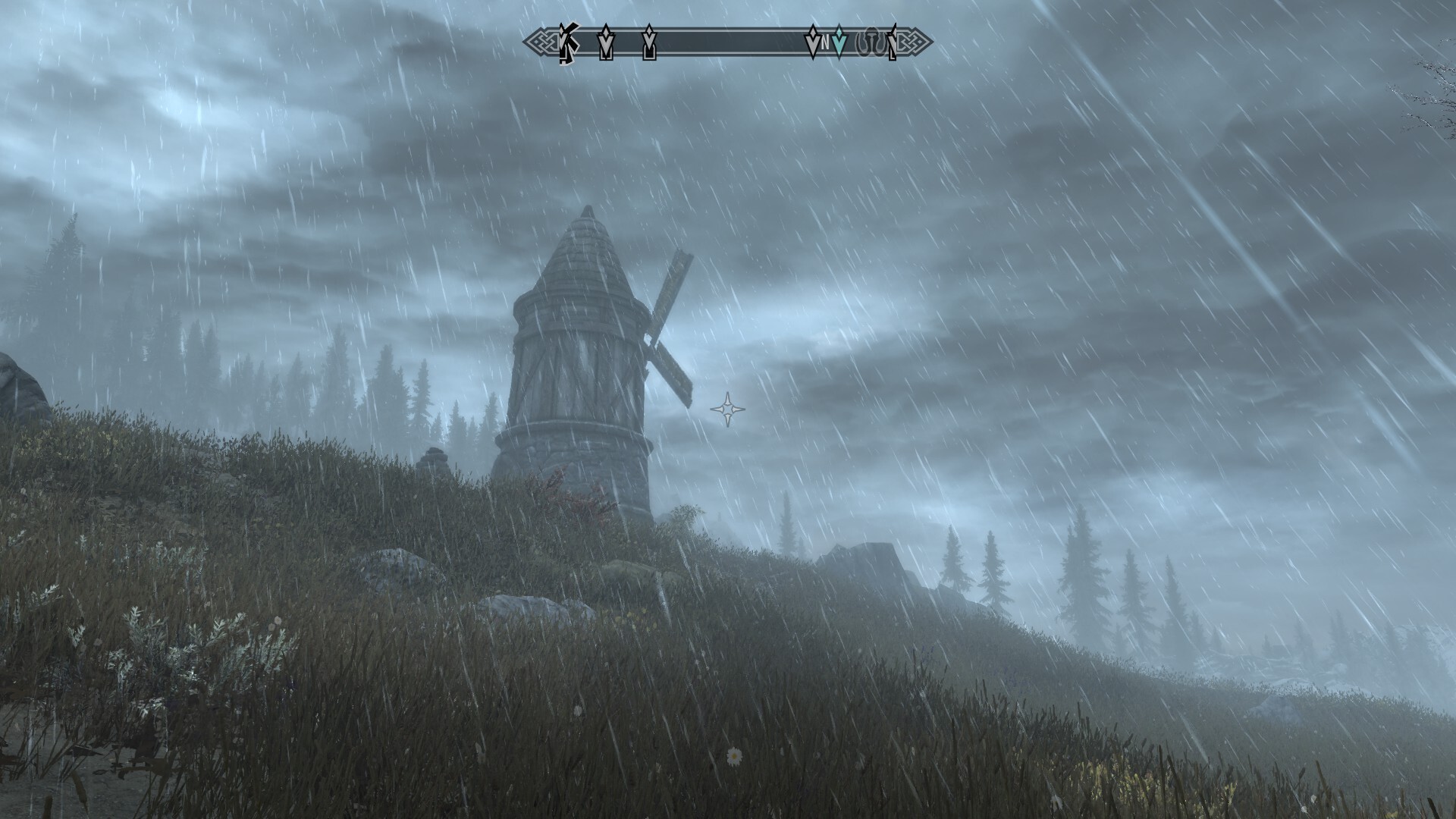Click the faded horseshoe-shaped location icon on the compass

coord(871,44)
